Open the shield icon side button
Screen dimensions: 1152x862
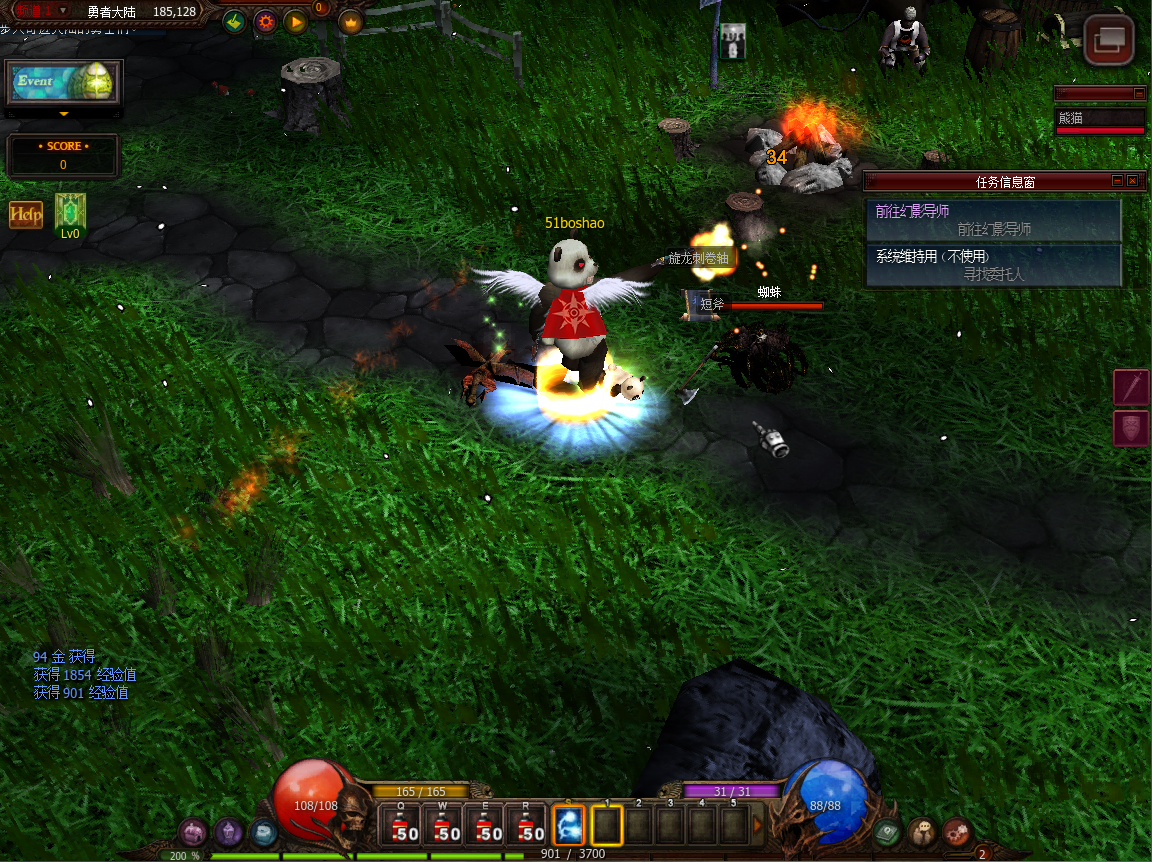click(1131, 428)
